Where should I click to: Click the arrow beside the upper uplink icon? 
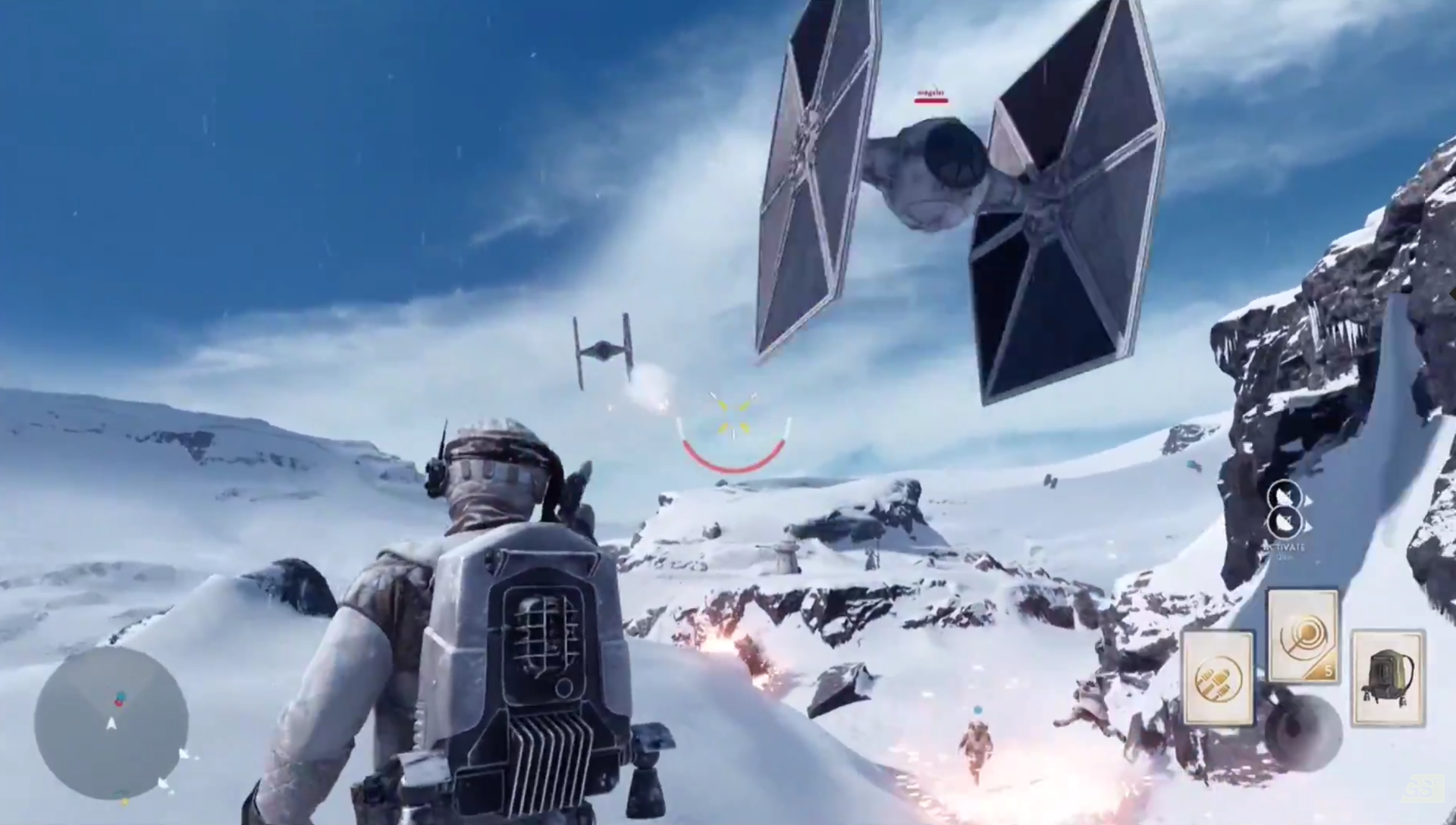coord(1309,500)
